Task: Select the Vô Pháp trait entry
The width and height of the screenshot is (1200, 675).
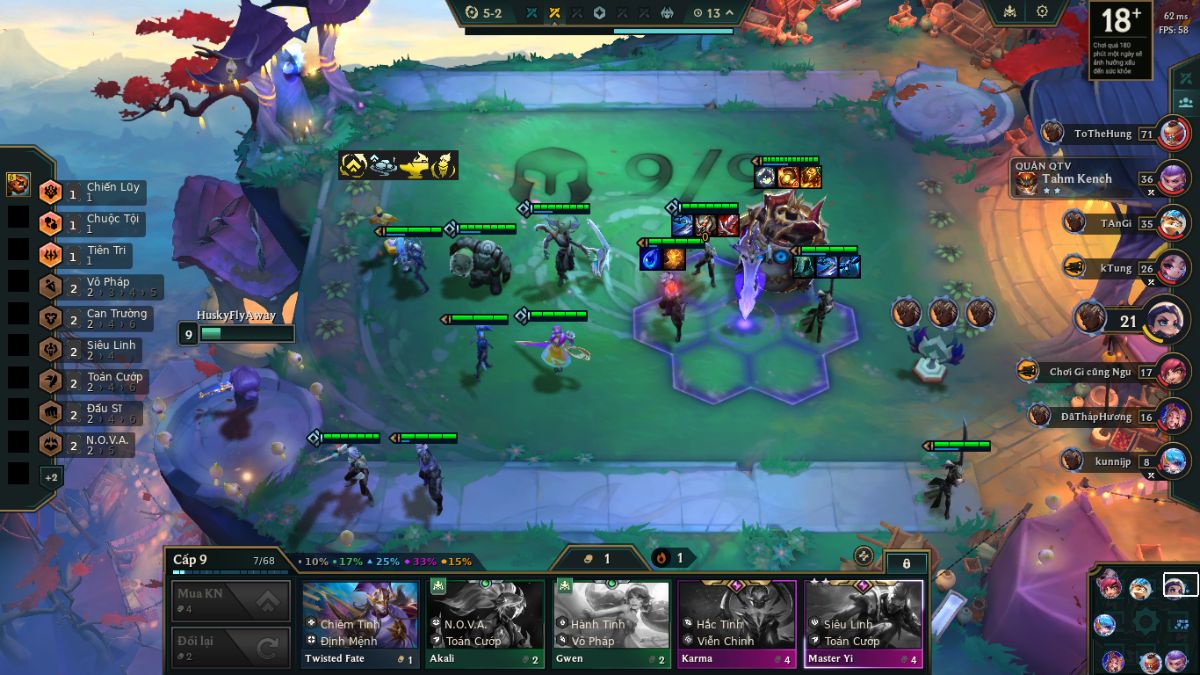Action: tap(98, 287)
